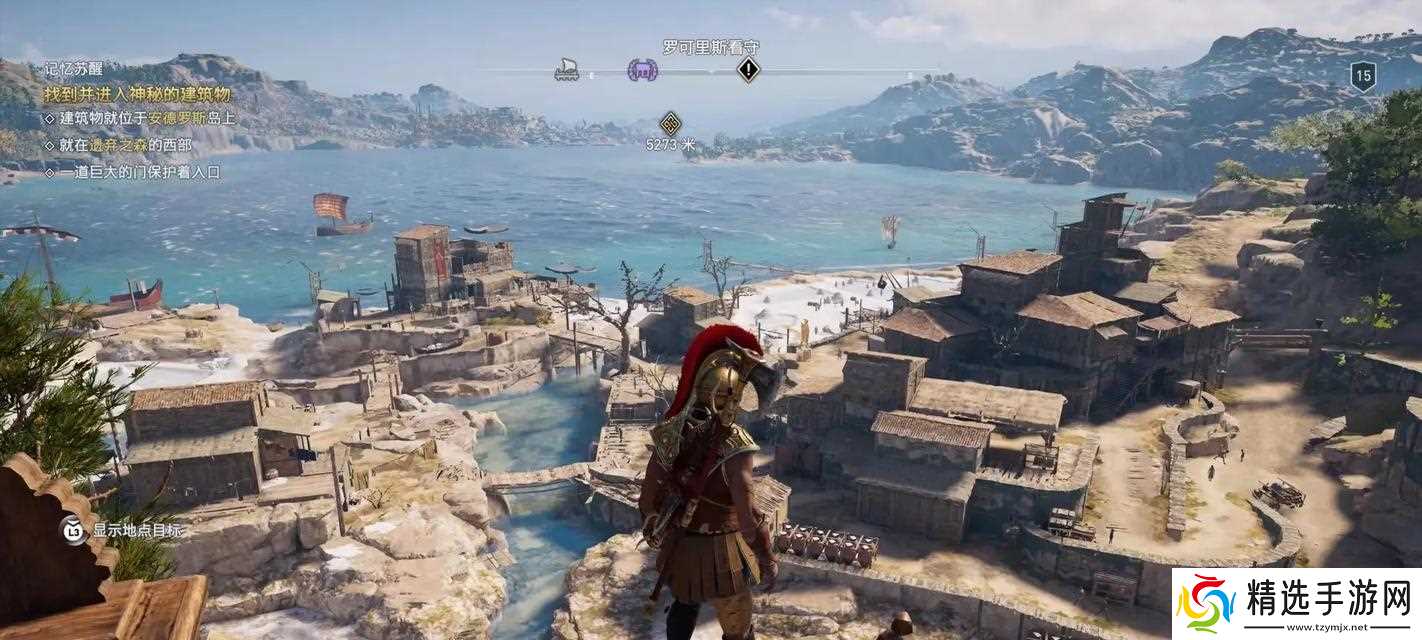Select the purple laurel wreath compass marker
1422x640 pixels.
642,70
